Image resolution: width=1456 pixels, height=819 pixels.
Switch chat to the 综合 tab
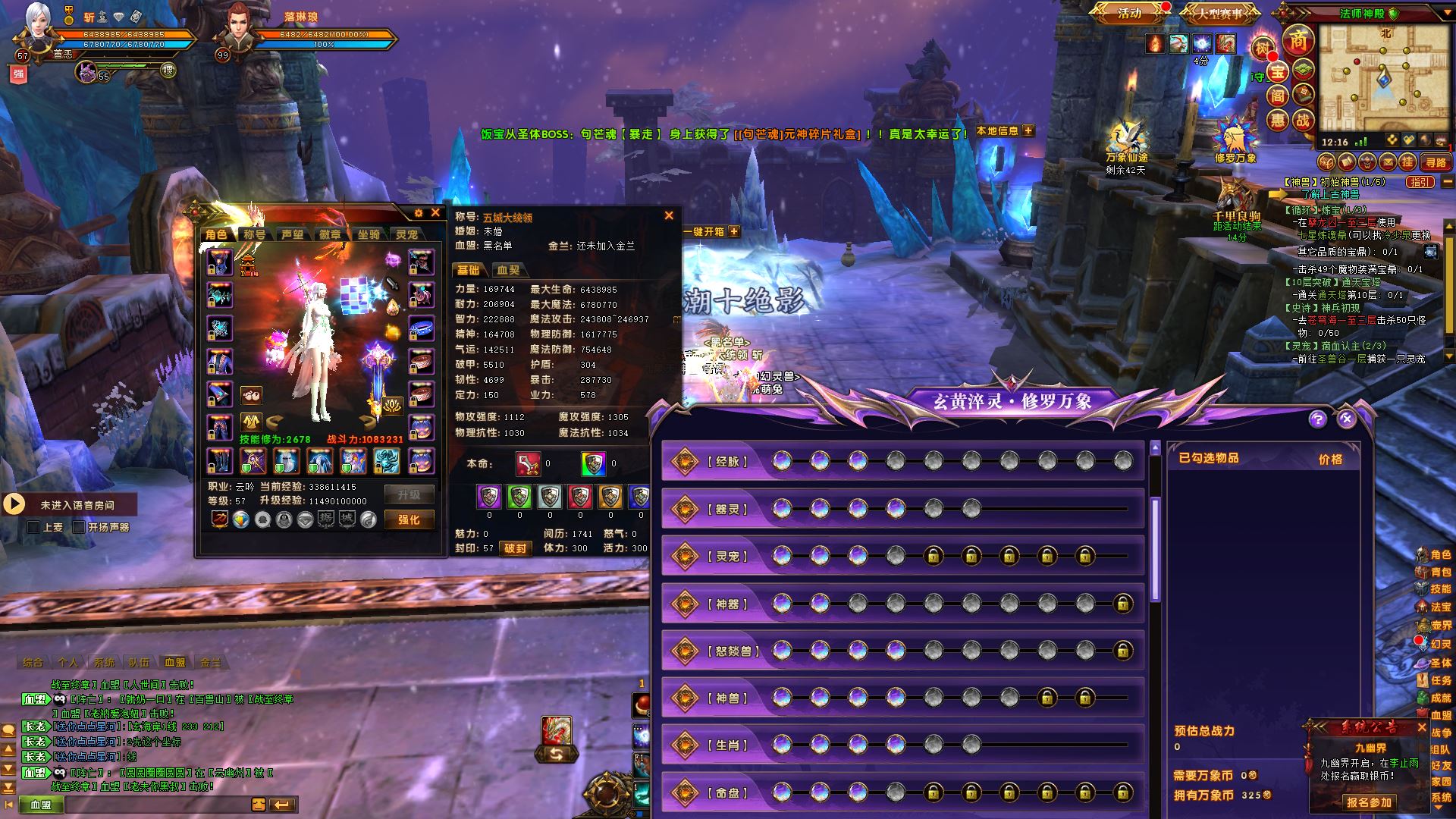coord(33,662)
